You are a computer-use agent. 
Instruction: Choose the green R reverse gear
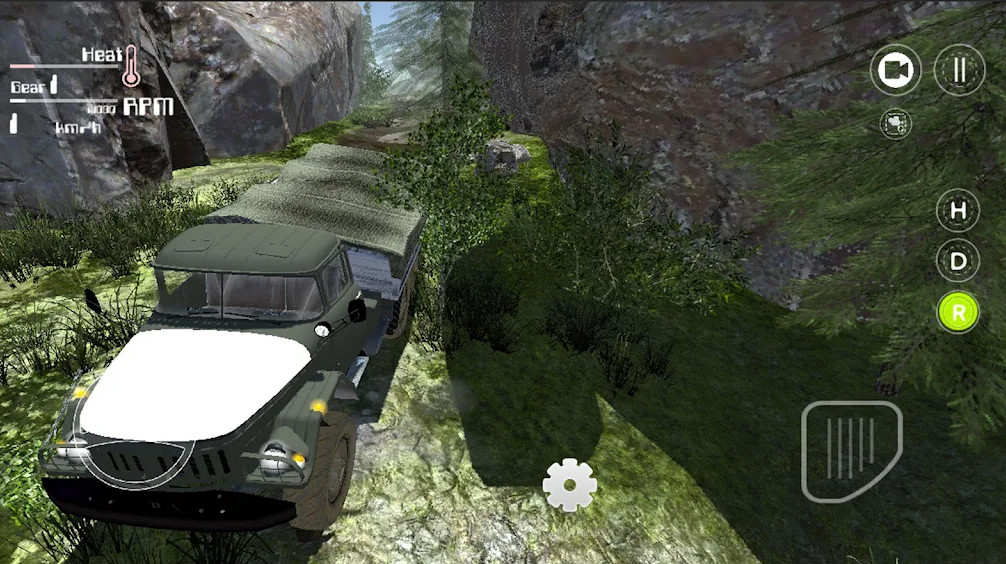pos(958,313)
